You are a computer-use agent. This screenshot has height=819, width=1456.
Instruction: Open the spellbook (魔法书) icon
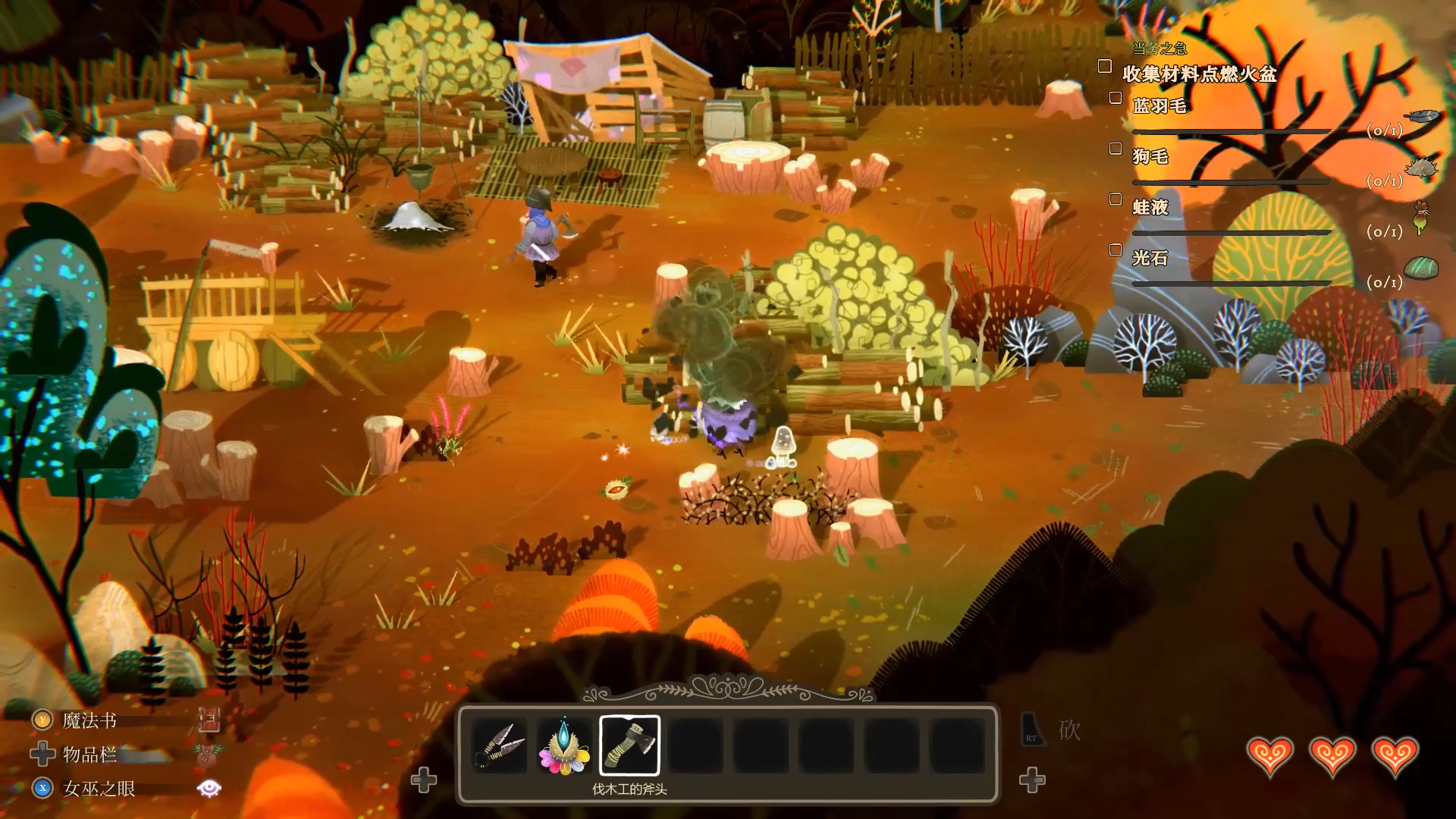pos(209,720)
